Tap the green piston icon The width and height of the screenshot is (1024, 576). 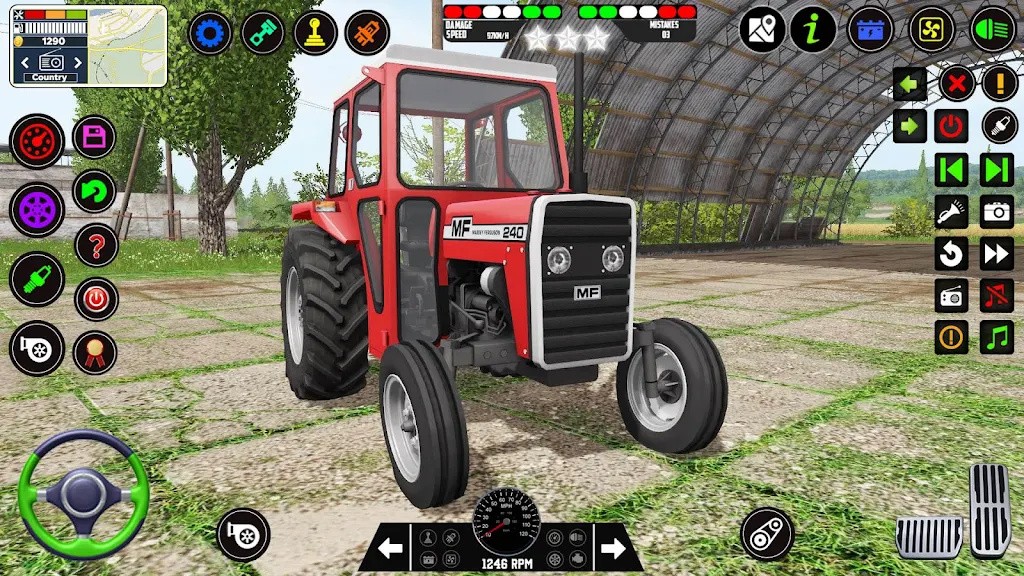click(263, 33)
